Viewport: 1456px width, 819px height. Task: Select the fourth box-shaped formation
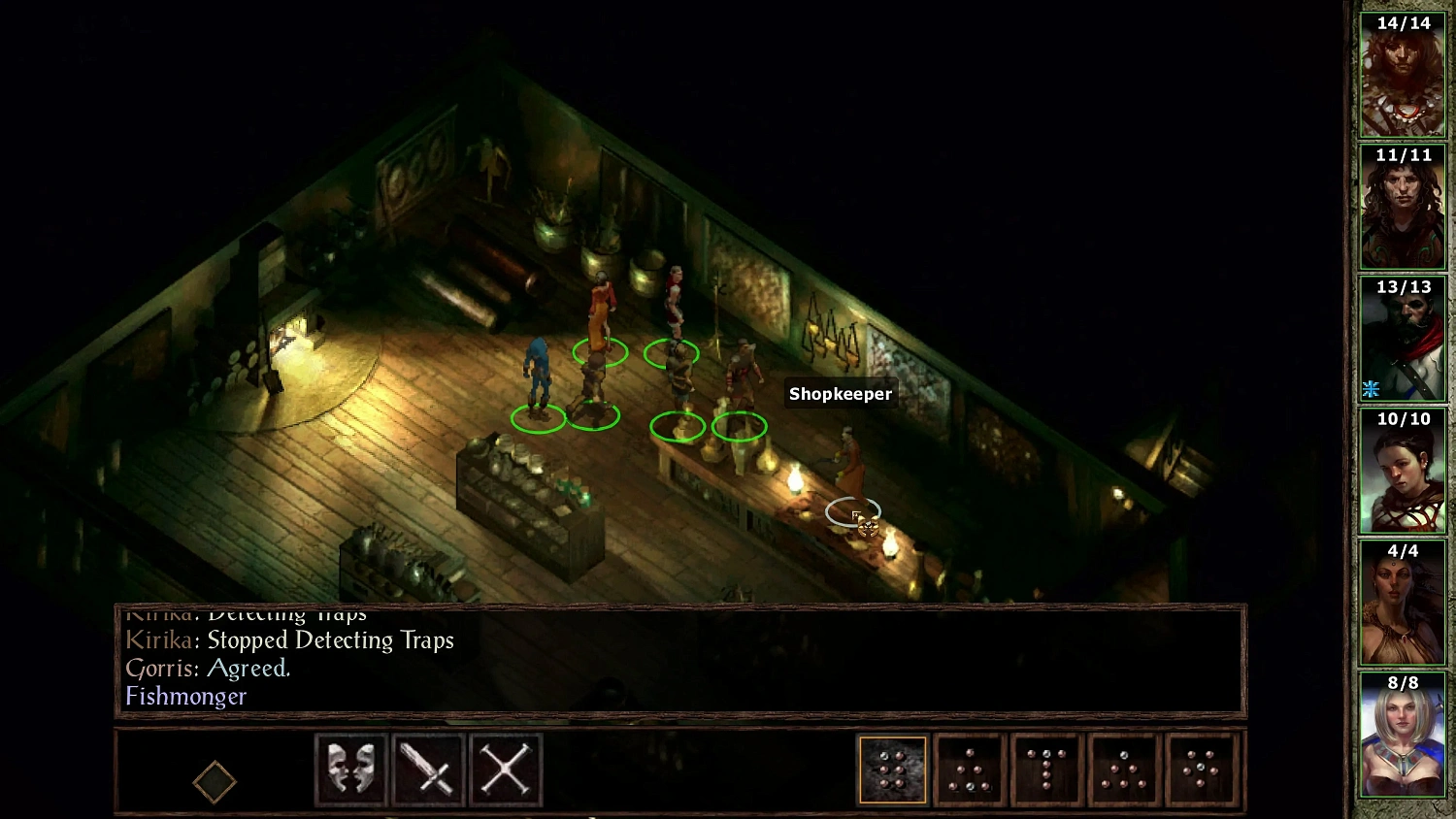[x=1124, y=770]
